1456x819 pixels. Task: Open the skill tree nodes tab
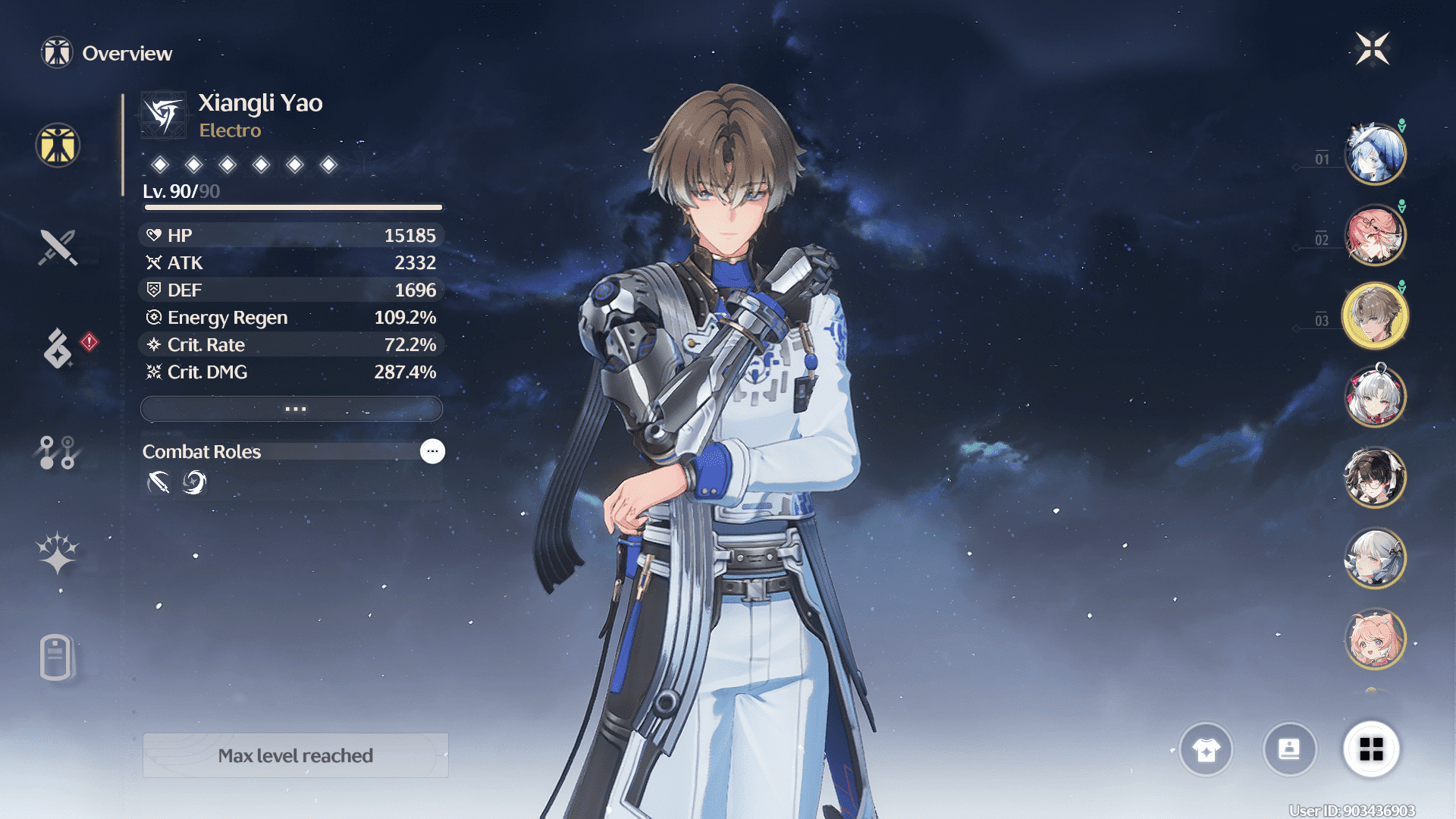click(58, 453)
